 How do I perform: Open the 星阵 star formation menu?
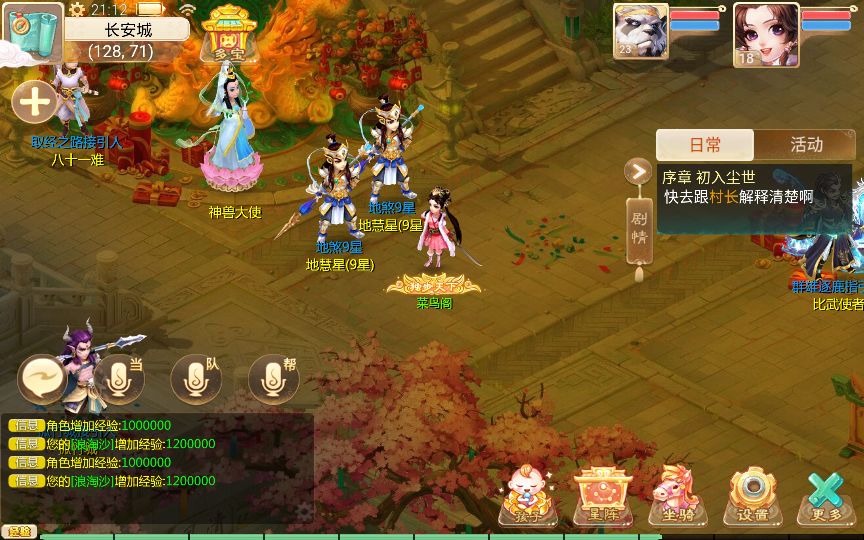click(x=600, y=496)
